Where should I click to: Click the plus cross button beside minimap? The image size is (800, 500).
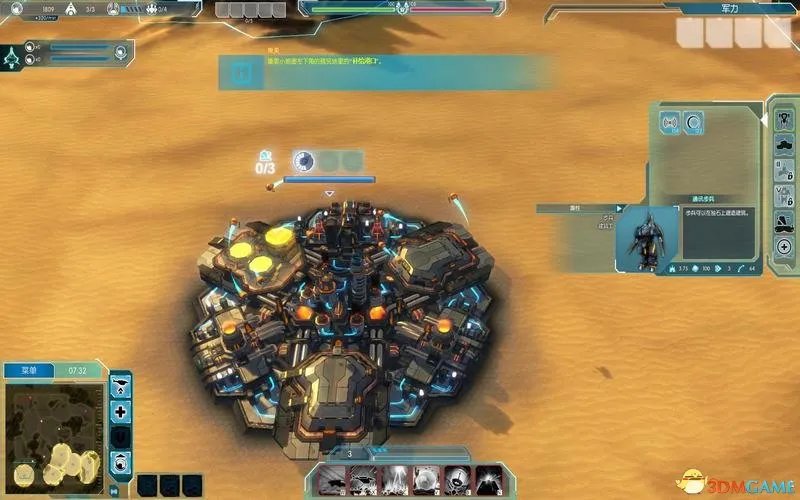click(x=121, y=411)
